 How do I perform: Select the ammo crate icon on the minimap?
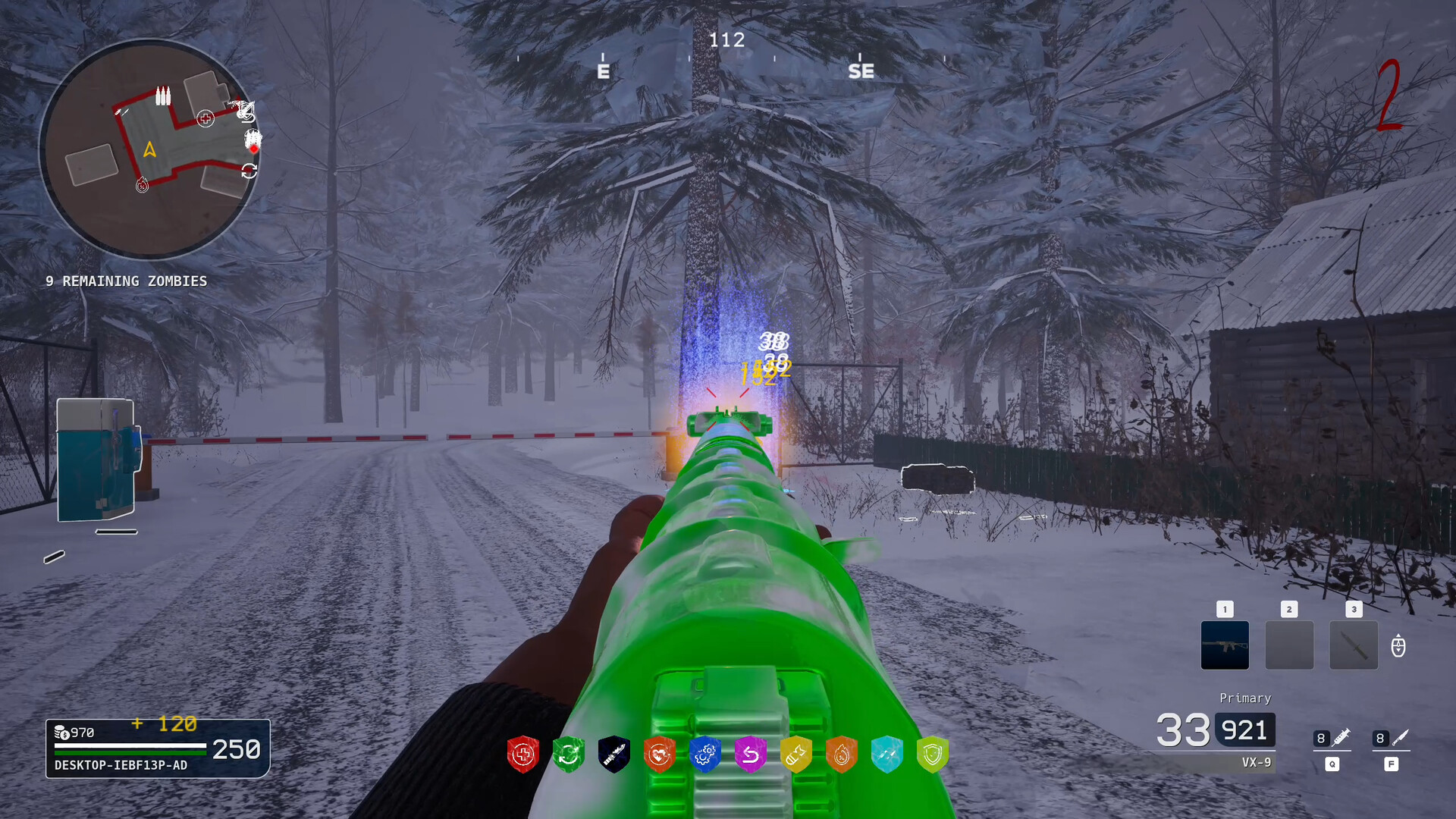[162, 96]
